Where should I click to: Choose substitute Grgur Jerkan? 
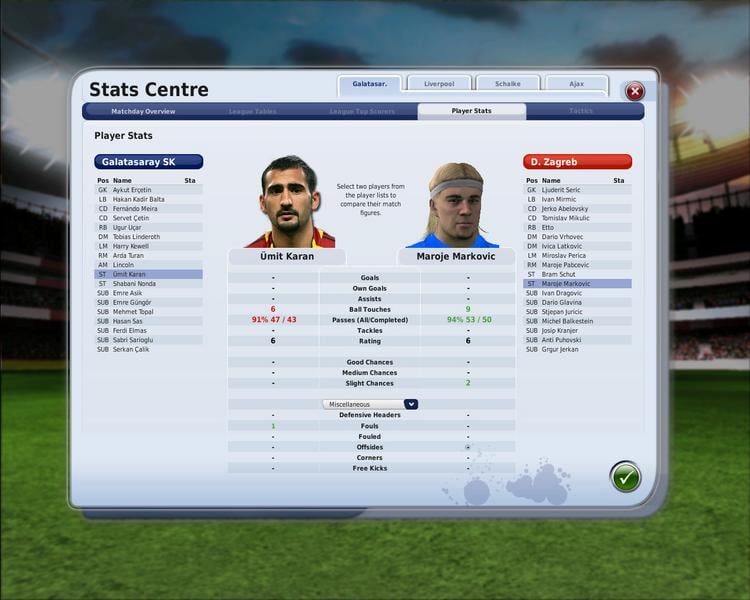pos(561,349)
